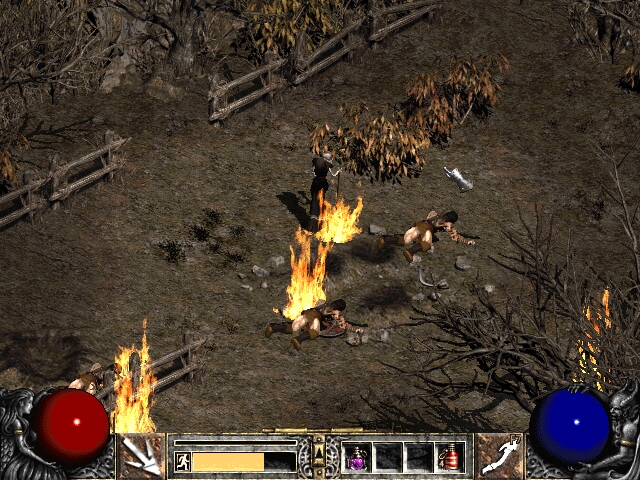This screenshot has width=640, height=480.
Task: Use the red potion in the belt
Action: (x=448, y=459)
